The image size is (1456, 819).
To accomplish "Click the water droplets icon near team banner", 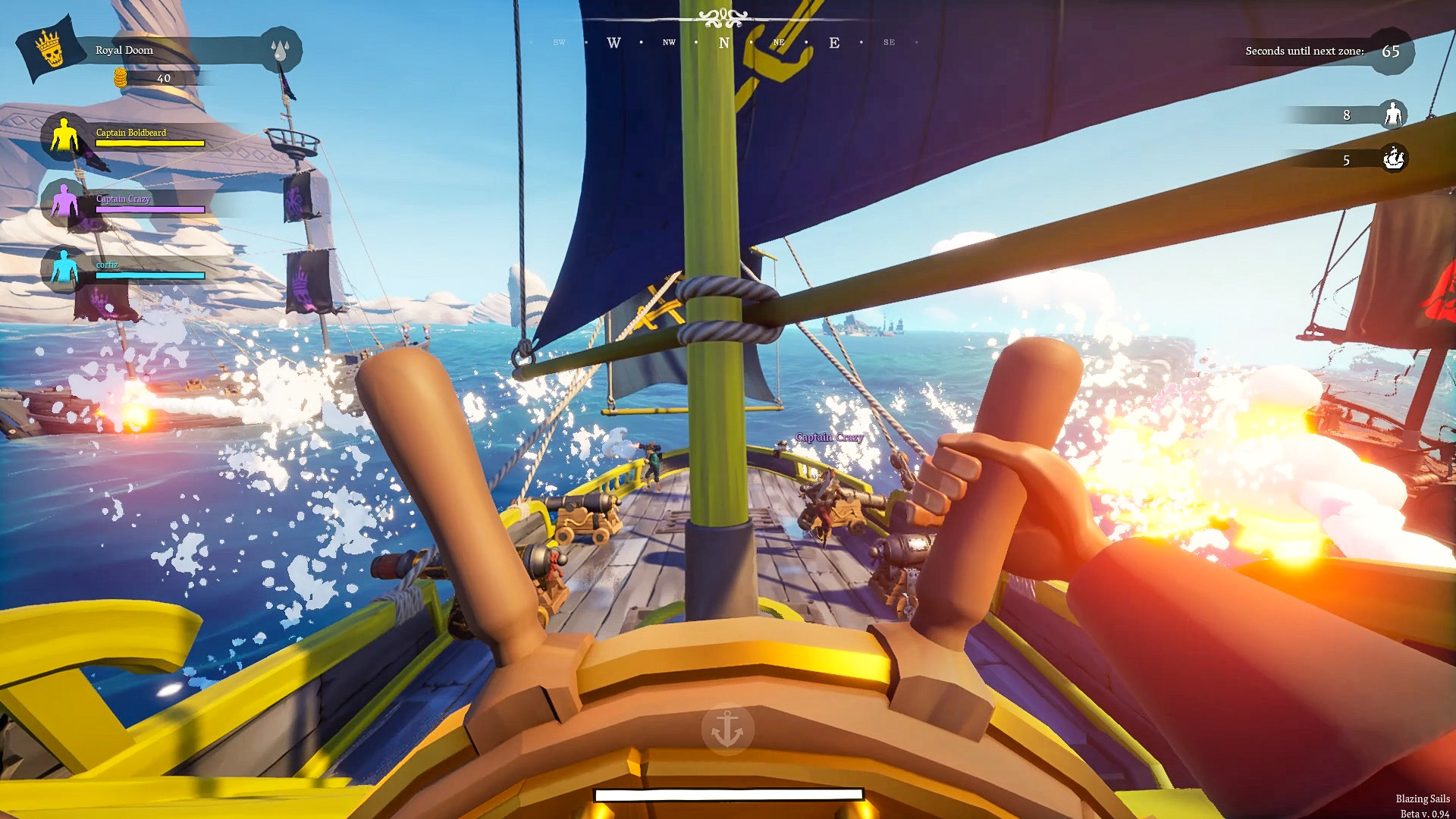I will (282, 47).
